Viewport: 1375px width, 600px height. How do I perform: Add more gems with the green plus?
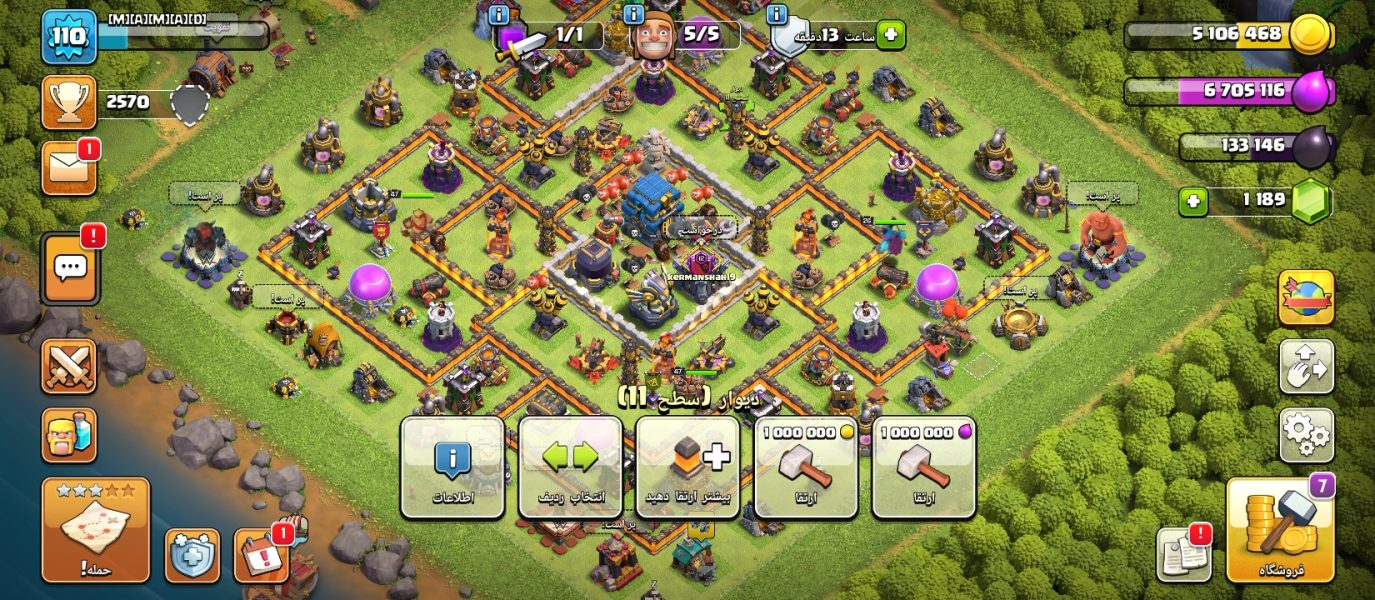(1191, 202)
